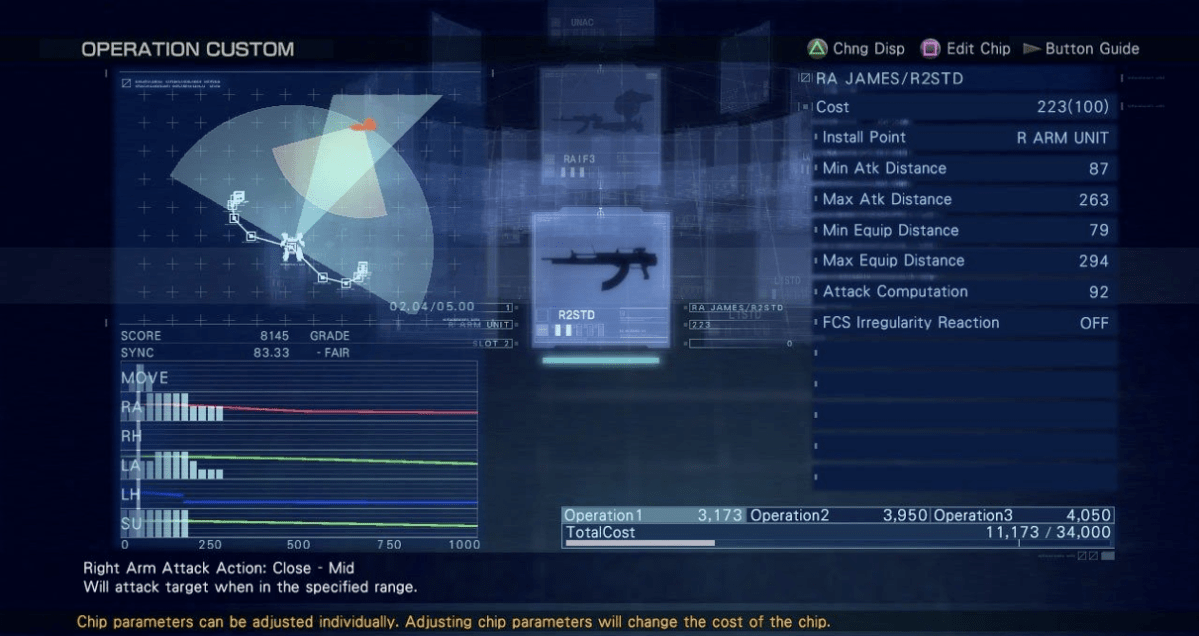
Task: Select the RA row in action graph
Action: click(300, 408)
